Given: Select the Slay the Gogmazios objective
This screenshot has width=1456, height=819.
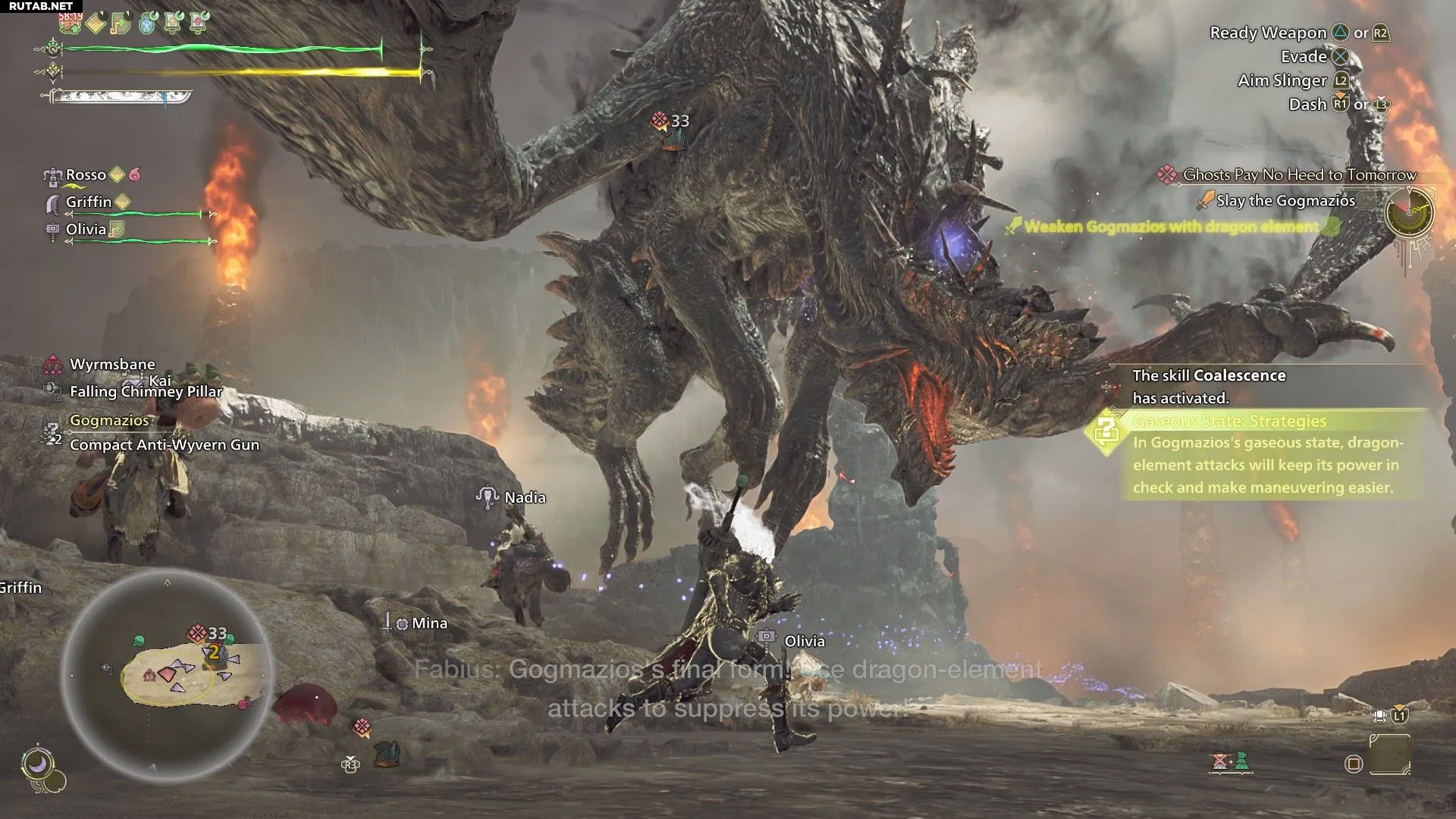Looking at the screenshot, I should (x=1285, y=201).
